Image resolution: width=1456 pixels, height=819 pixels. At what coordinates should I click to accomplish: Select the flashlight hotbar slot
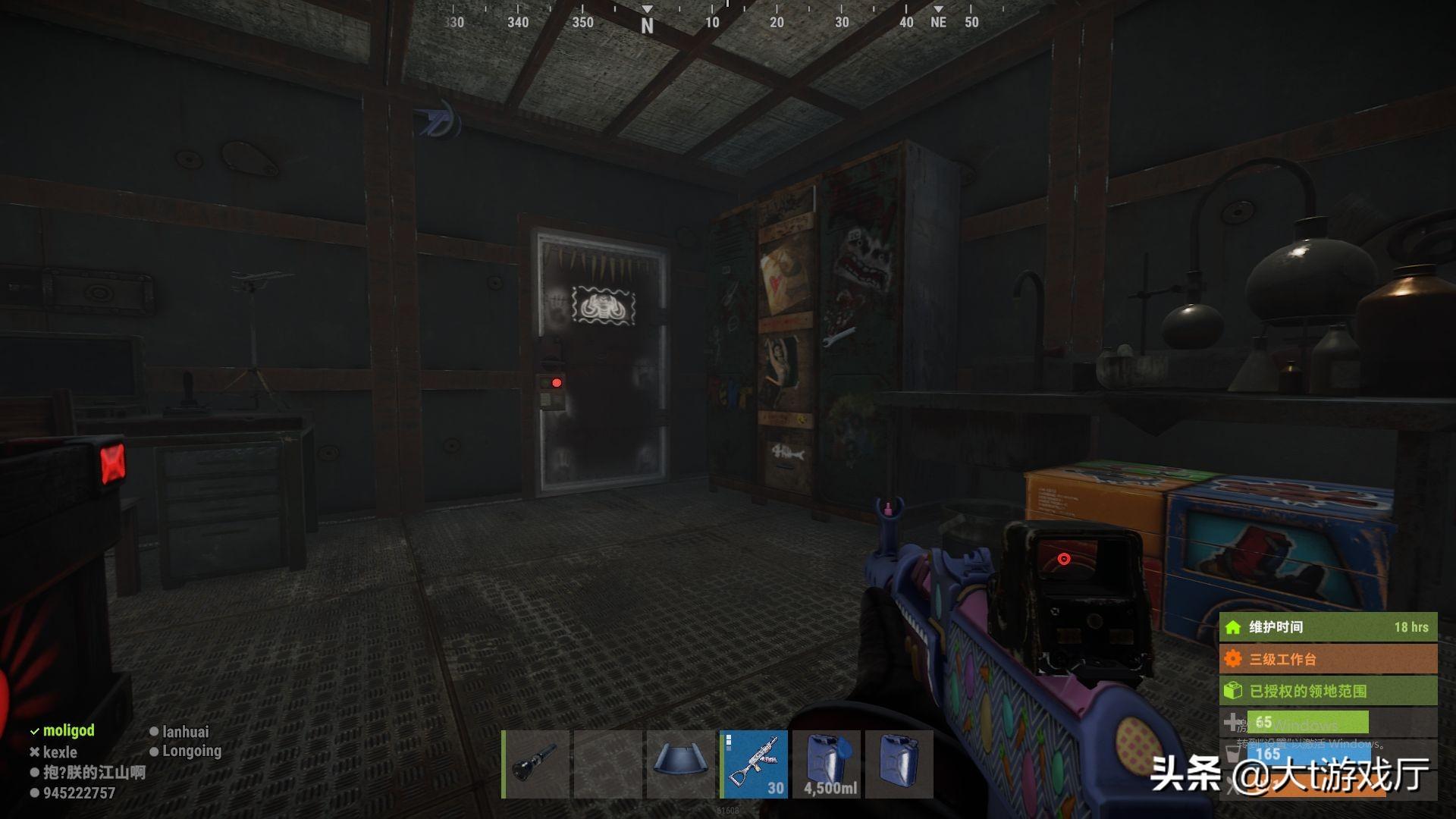(536, 764)
